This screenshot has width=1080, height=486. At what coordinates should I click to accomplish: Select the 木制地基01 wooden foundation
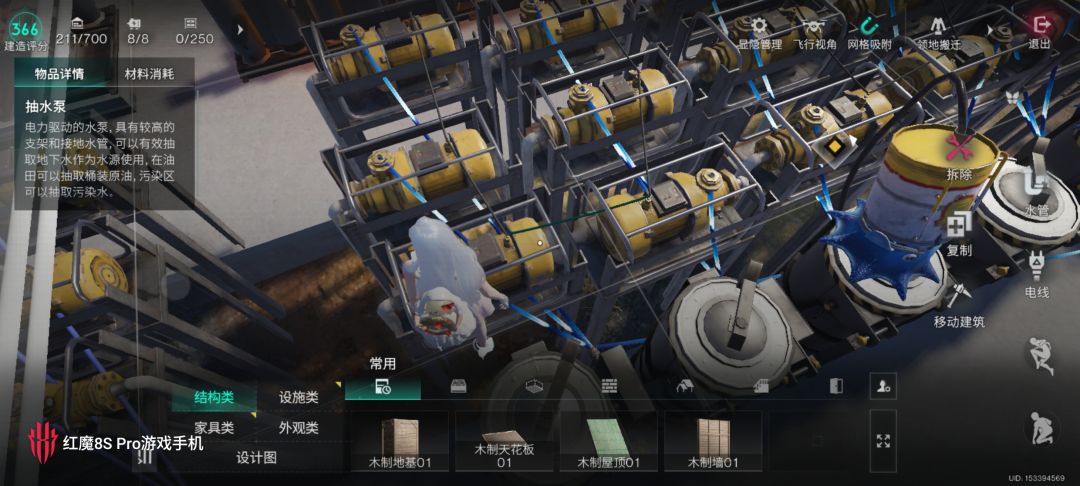point(400,441)
